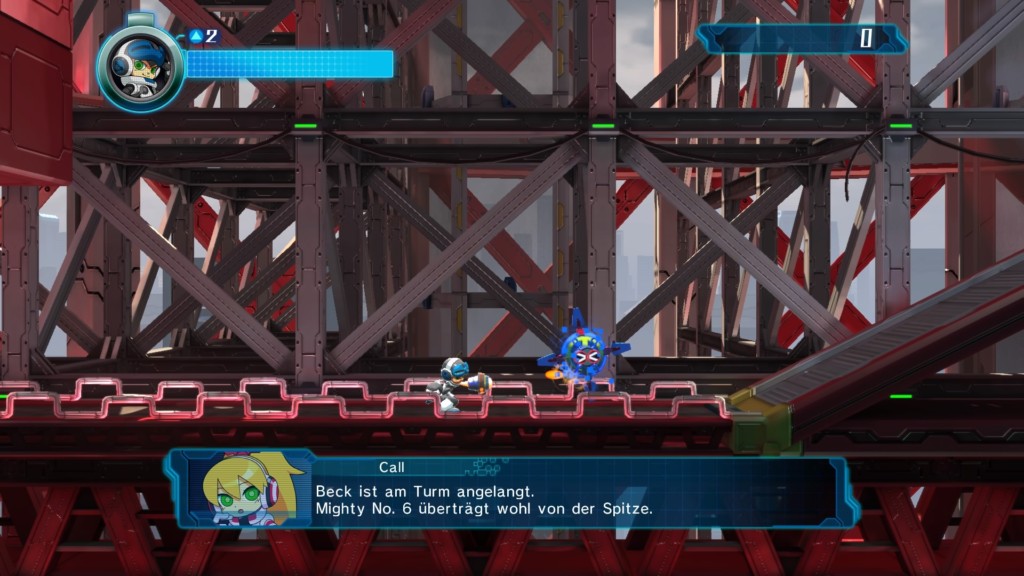Click Beck's portrait icon in the HUD
The width and height of the screenshot is (1024, 576).
tap(141, 68)
